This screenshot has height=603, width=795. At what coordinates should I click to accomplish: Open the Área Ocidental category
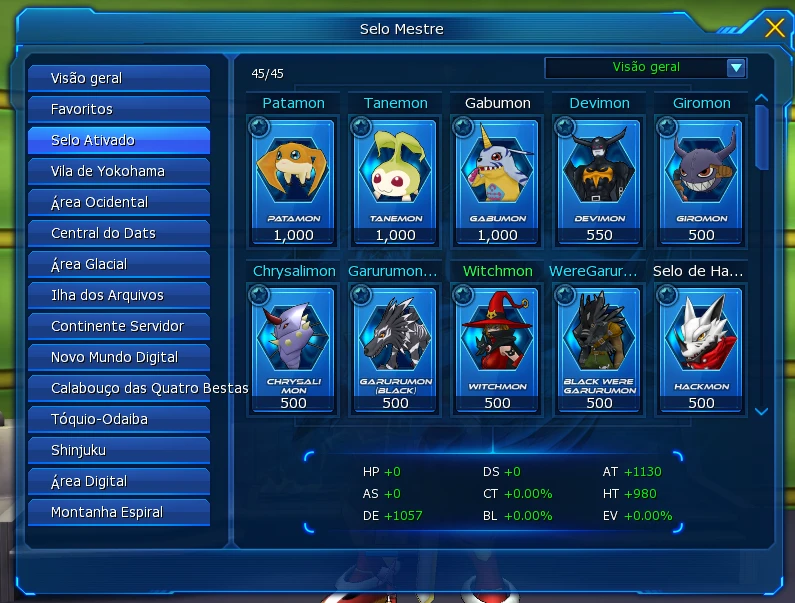coord(118,202)
